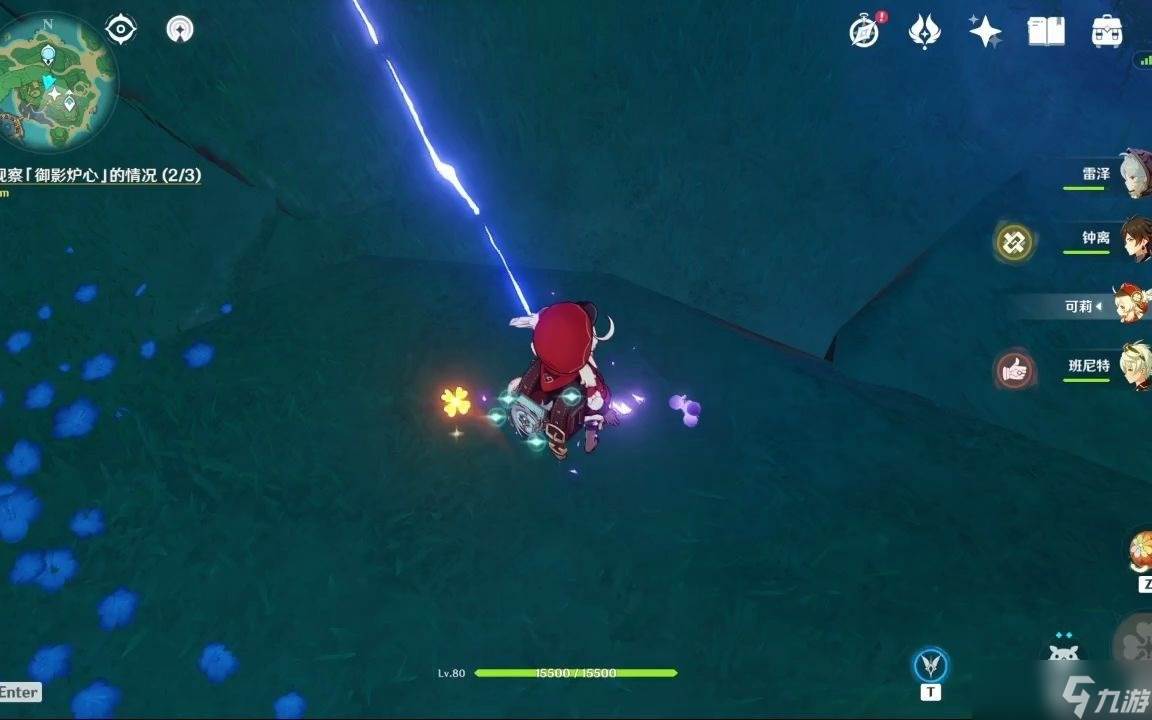Click the signal tower icon beside minimap
The width and height of the screenshot is (1152, 720).
(180, 29)
